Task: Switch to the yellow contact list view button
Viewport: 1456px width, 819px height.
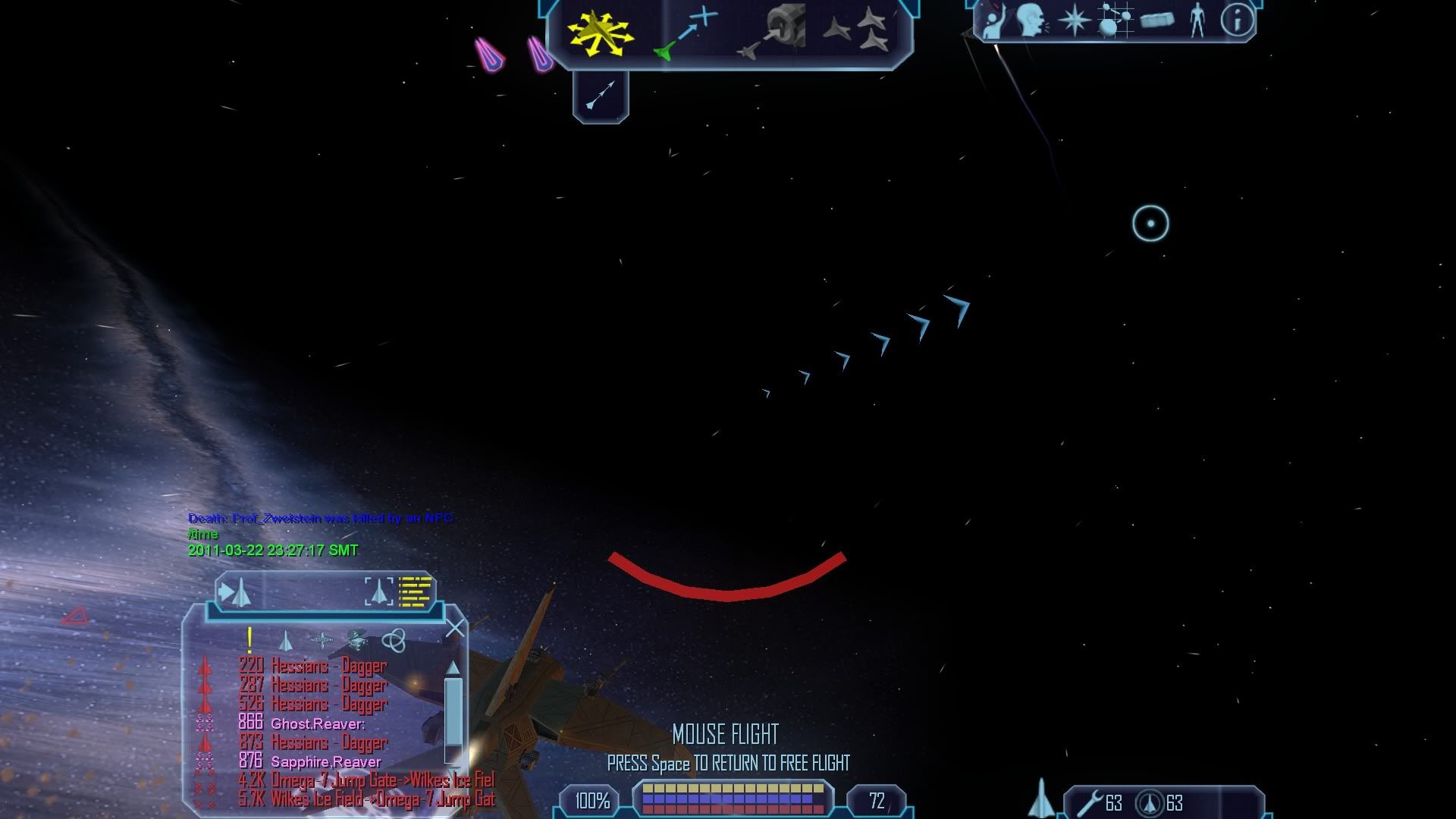Action: (x=415, y=591)
